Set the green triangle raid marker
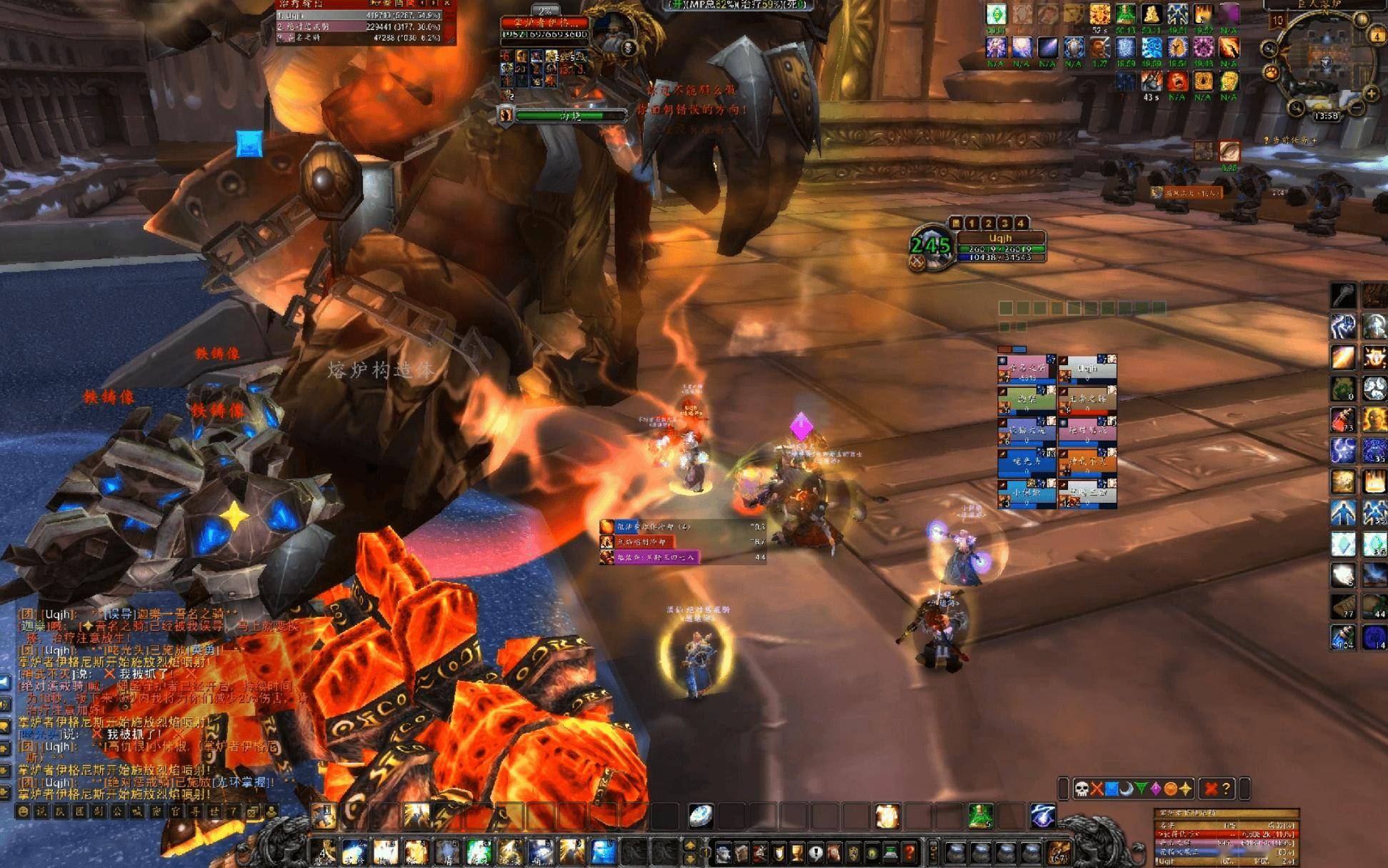 (x=1141, y=789)
